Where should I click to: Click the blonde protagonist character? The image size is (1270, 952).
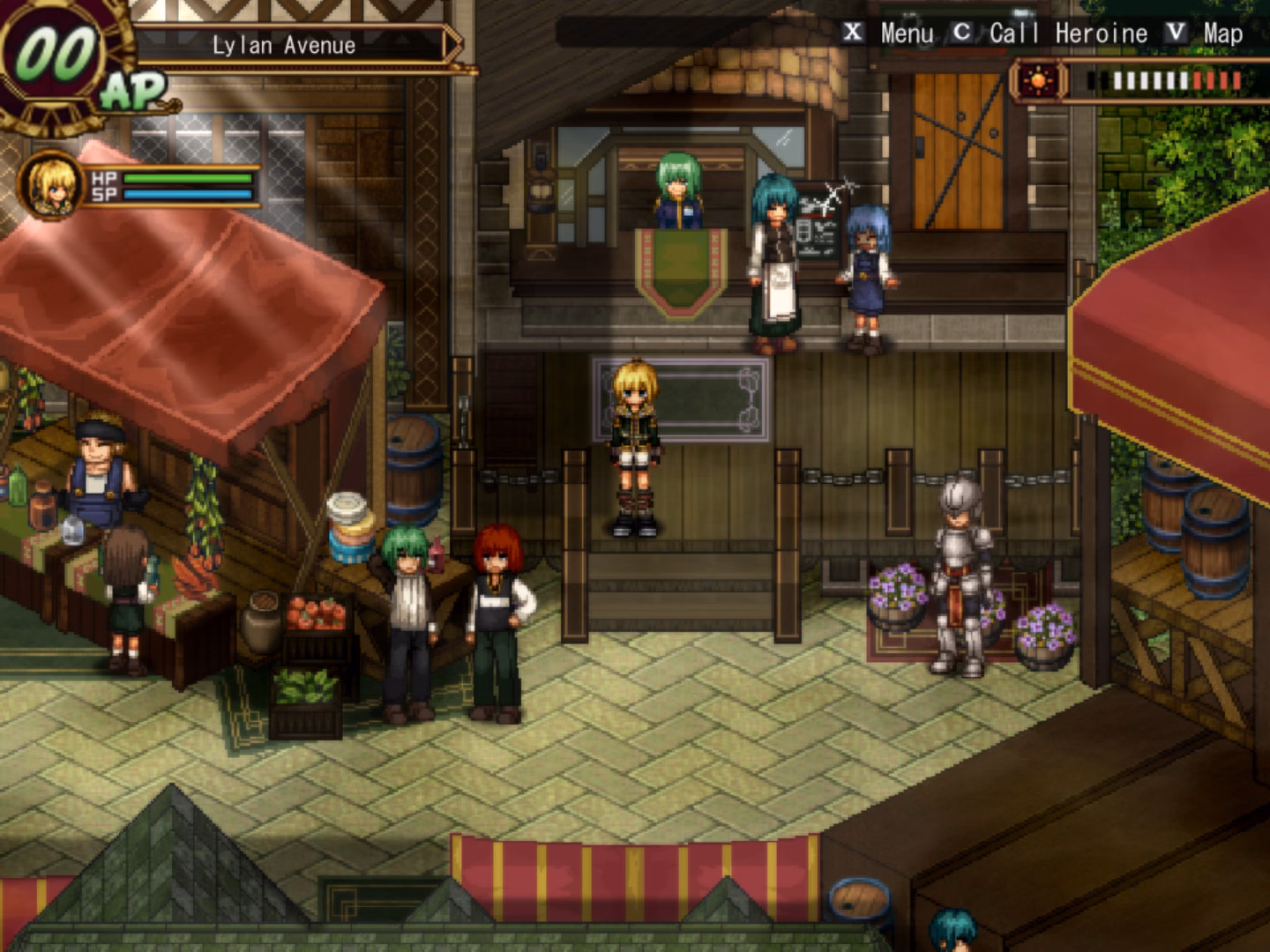(x=635, y=441)
